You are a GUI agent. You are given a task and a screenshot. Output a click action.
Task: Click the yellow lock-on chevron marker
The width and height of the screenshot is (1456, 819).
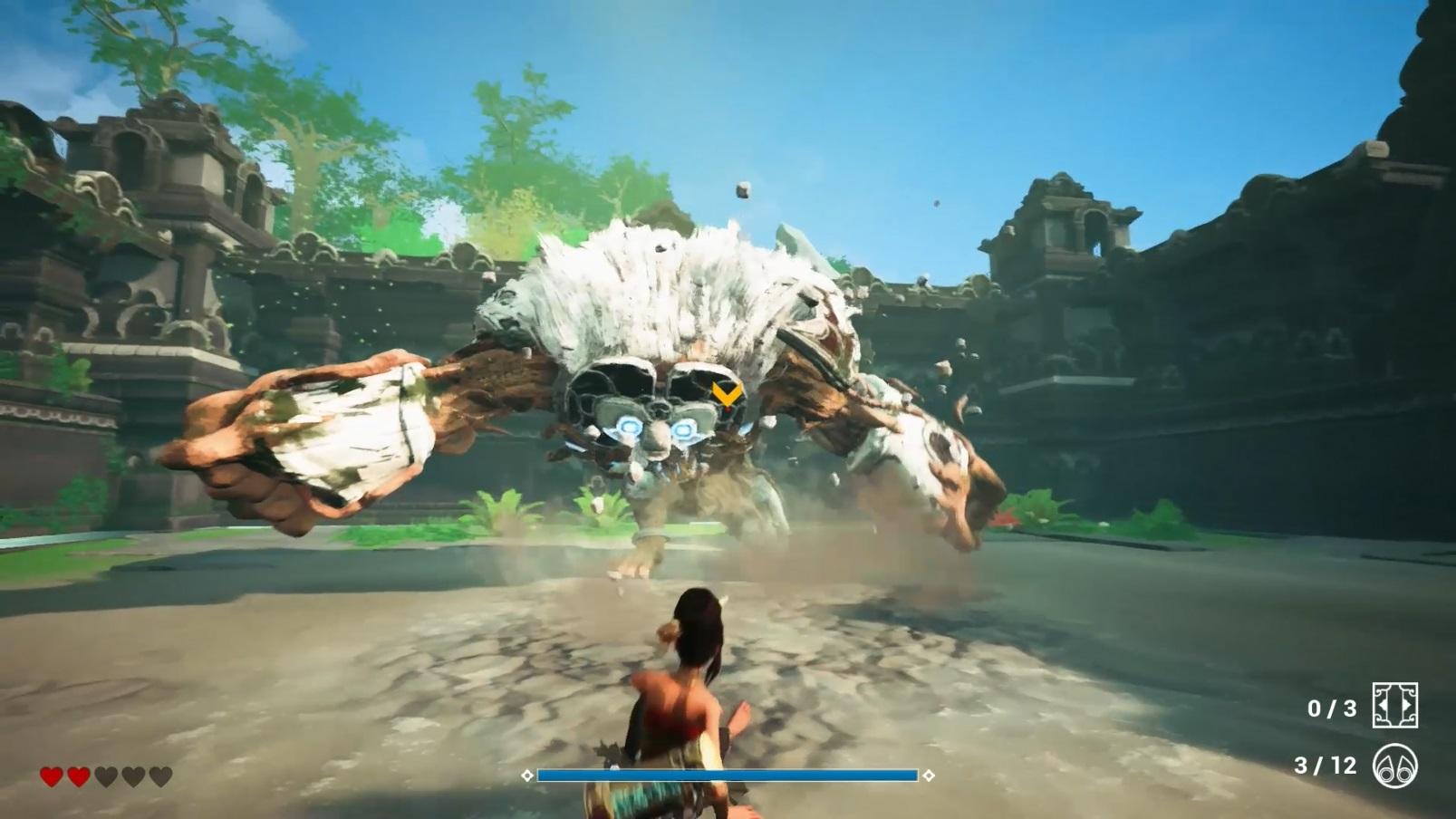point(727,394)
